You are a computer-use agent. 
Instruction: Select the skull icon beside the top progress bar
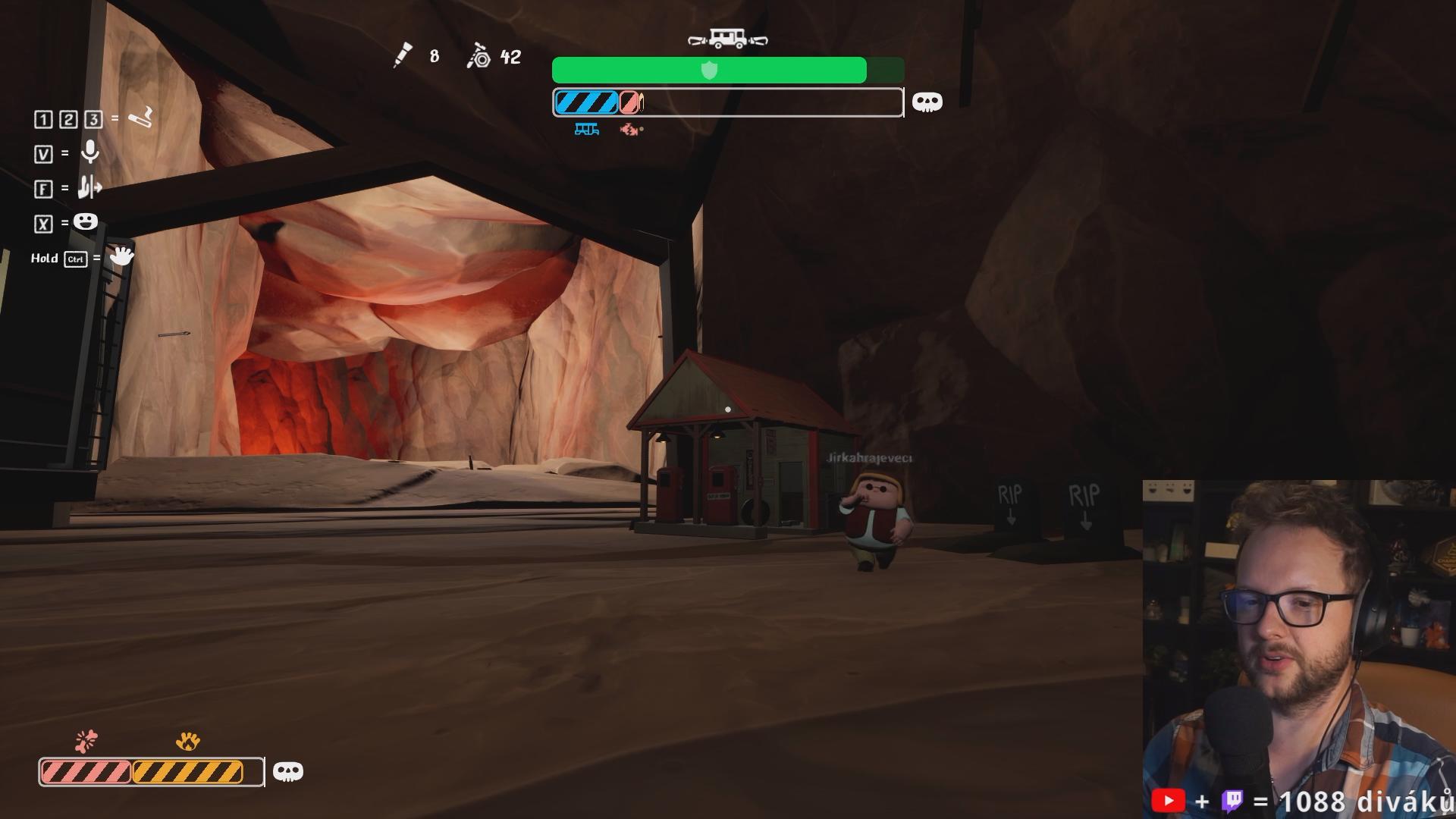coord(927,102)
